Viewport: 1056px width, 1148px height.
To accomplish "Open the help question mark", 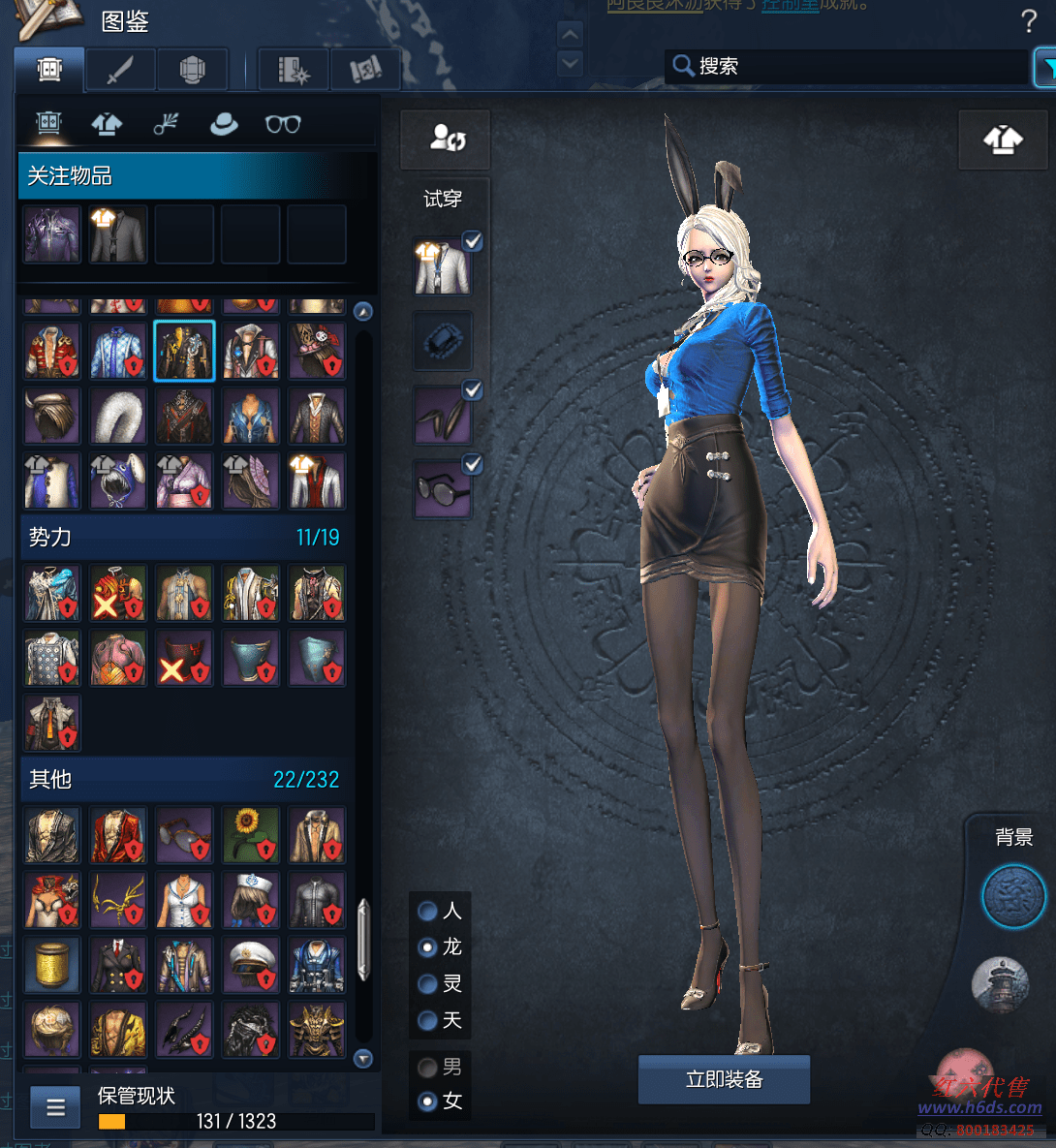I will point(1029,20).
